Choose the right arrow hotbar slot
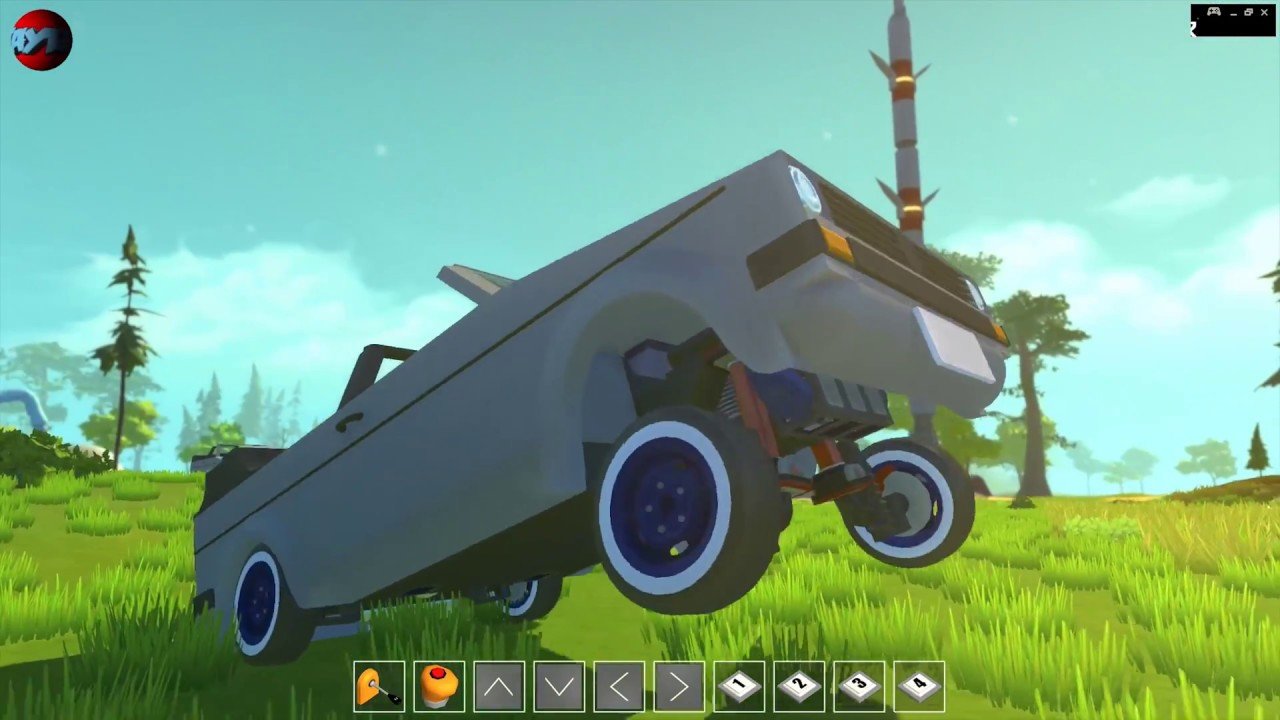 tap(679, 687)
